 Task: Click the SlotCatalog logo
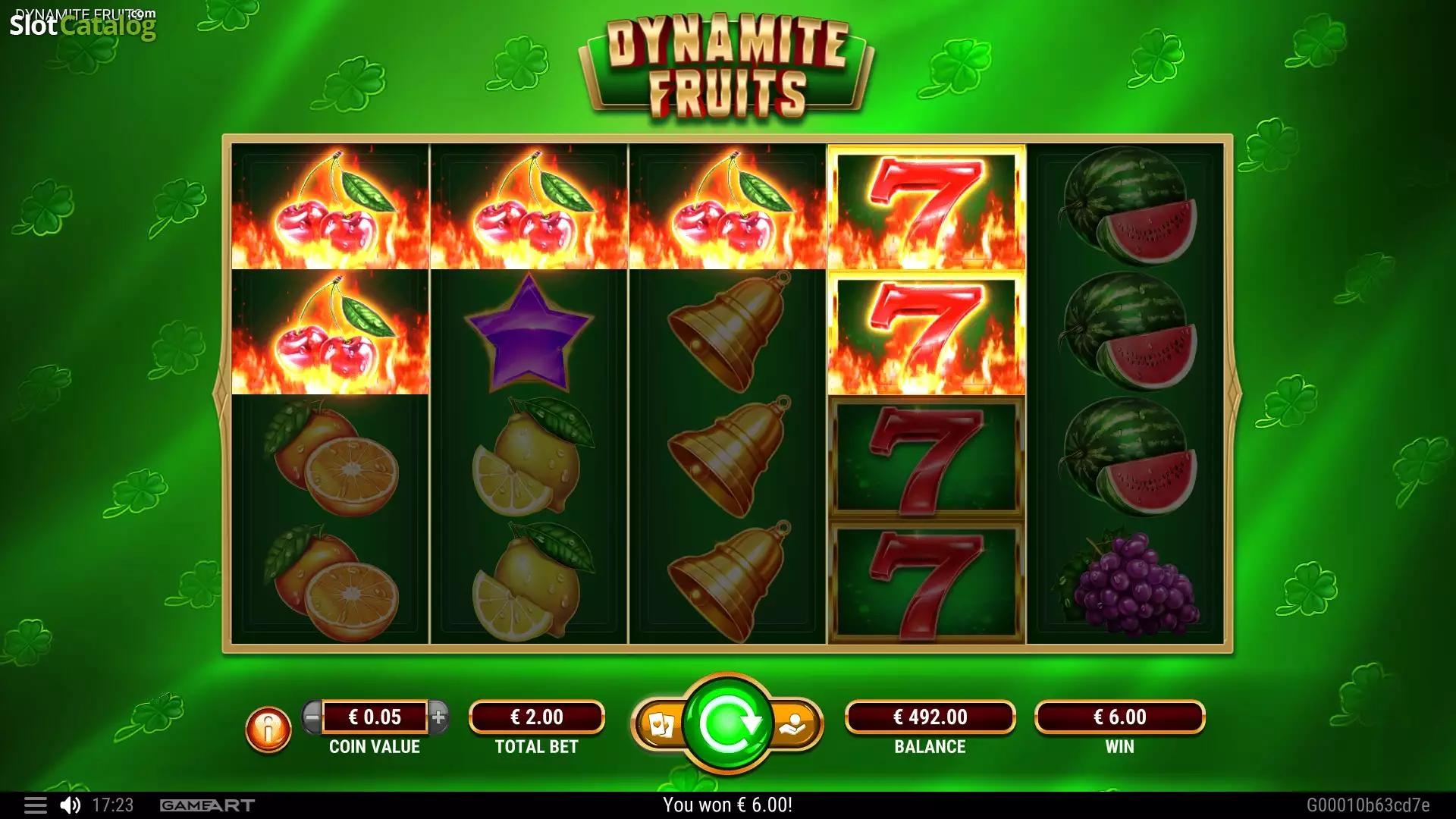pyautogui.click(x=83, y=25)
